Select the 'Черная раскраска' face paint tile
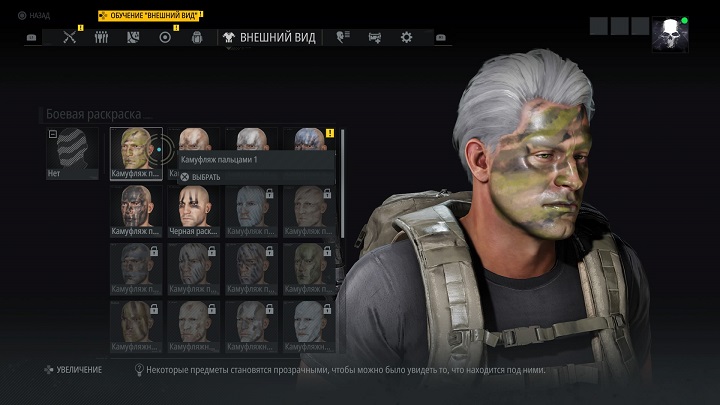 click(x=193, y=210)
